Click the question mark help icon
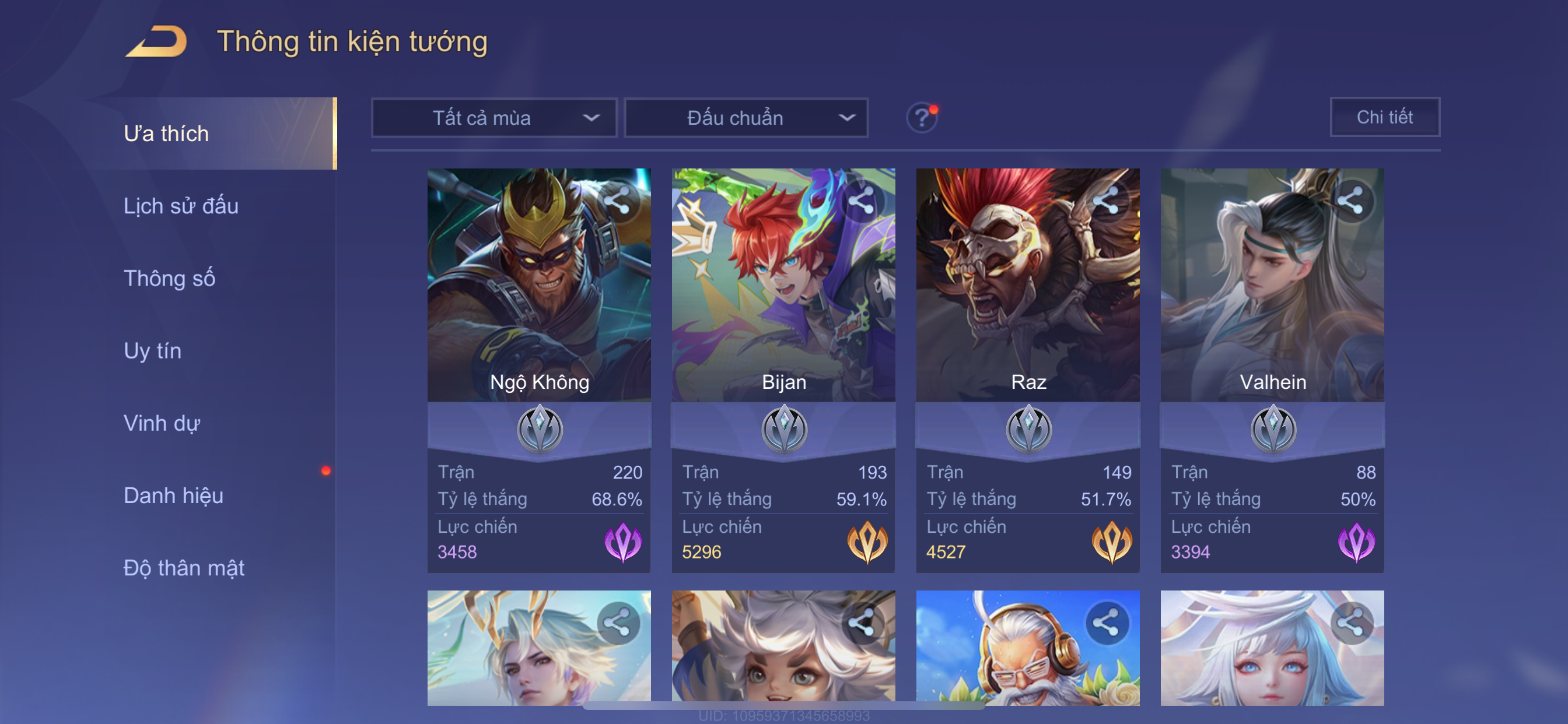 [922, 117]
